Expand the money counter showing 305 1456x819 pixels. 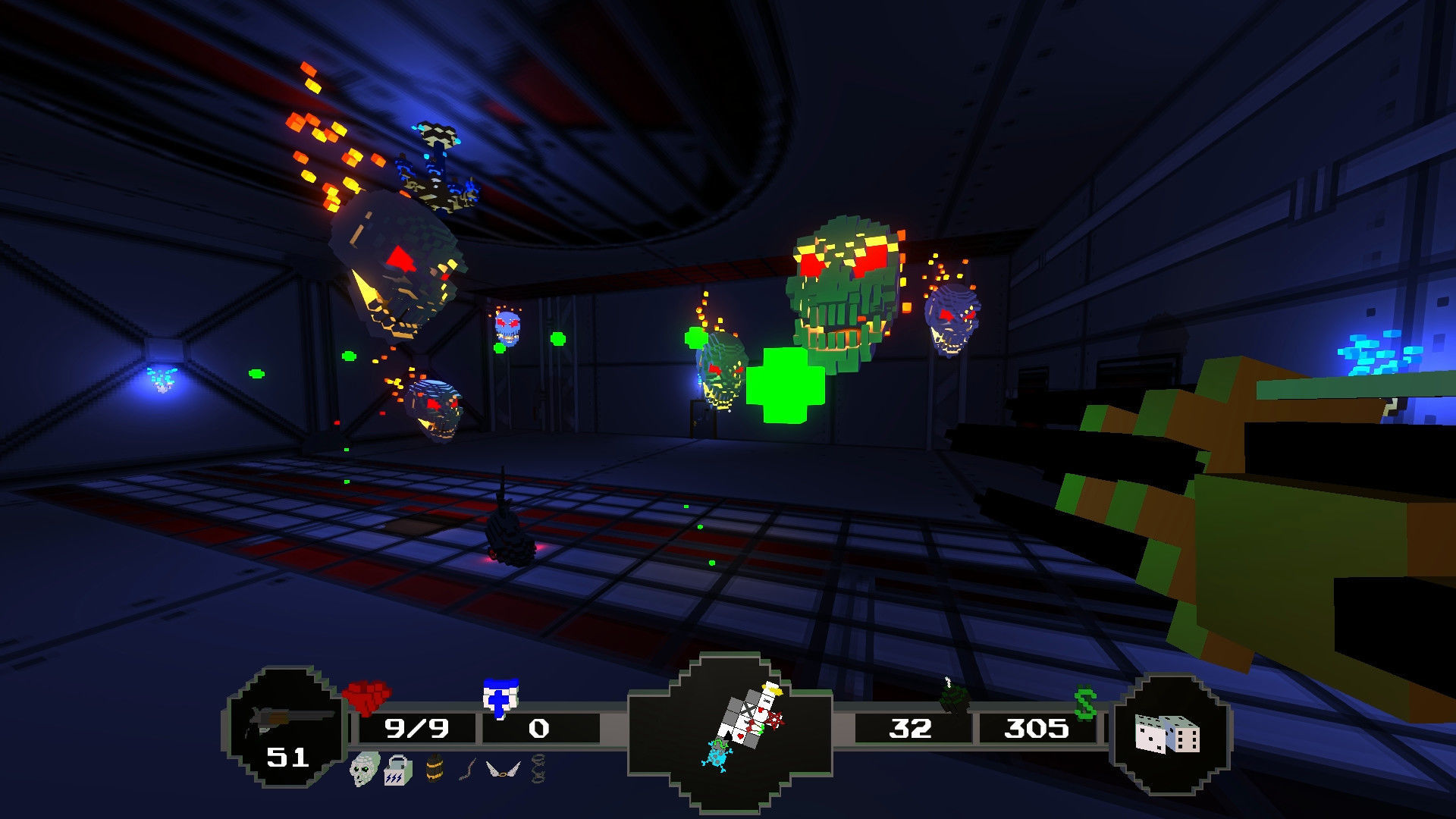[1037, 727]
